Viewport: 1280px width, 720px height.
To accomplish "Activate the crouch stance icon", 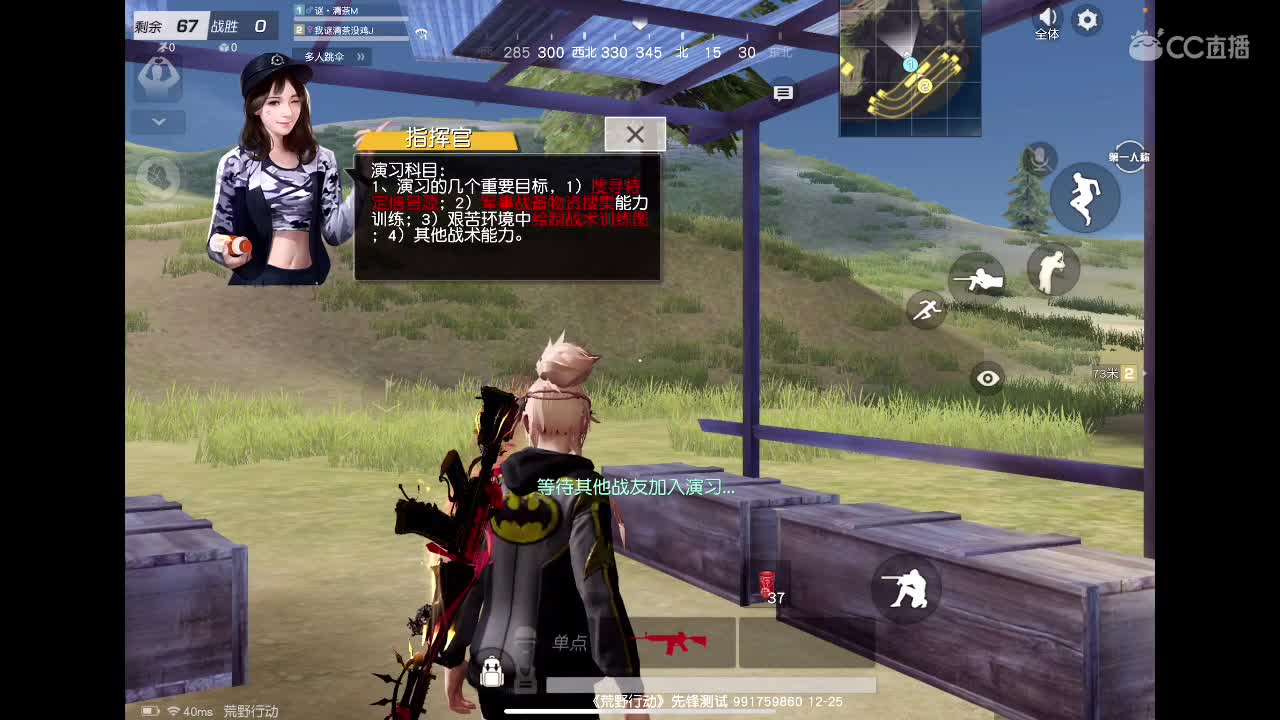I will pyautogui.click(x=1052, y=271).
